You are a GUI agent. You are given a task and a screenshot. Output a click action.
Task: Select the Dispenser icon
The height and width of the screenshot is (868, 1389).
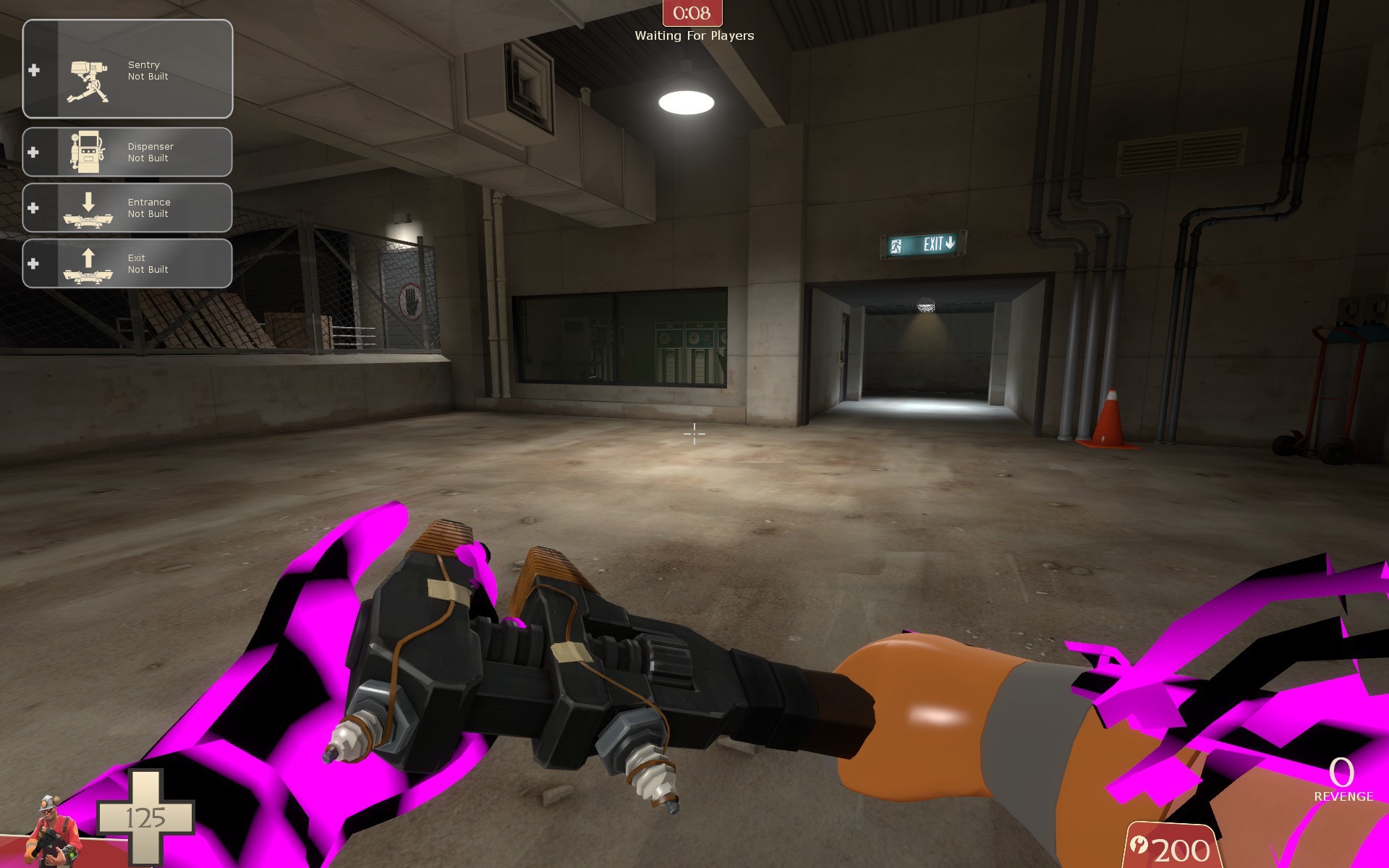click(89, 150)
